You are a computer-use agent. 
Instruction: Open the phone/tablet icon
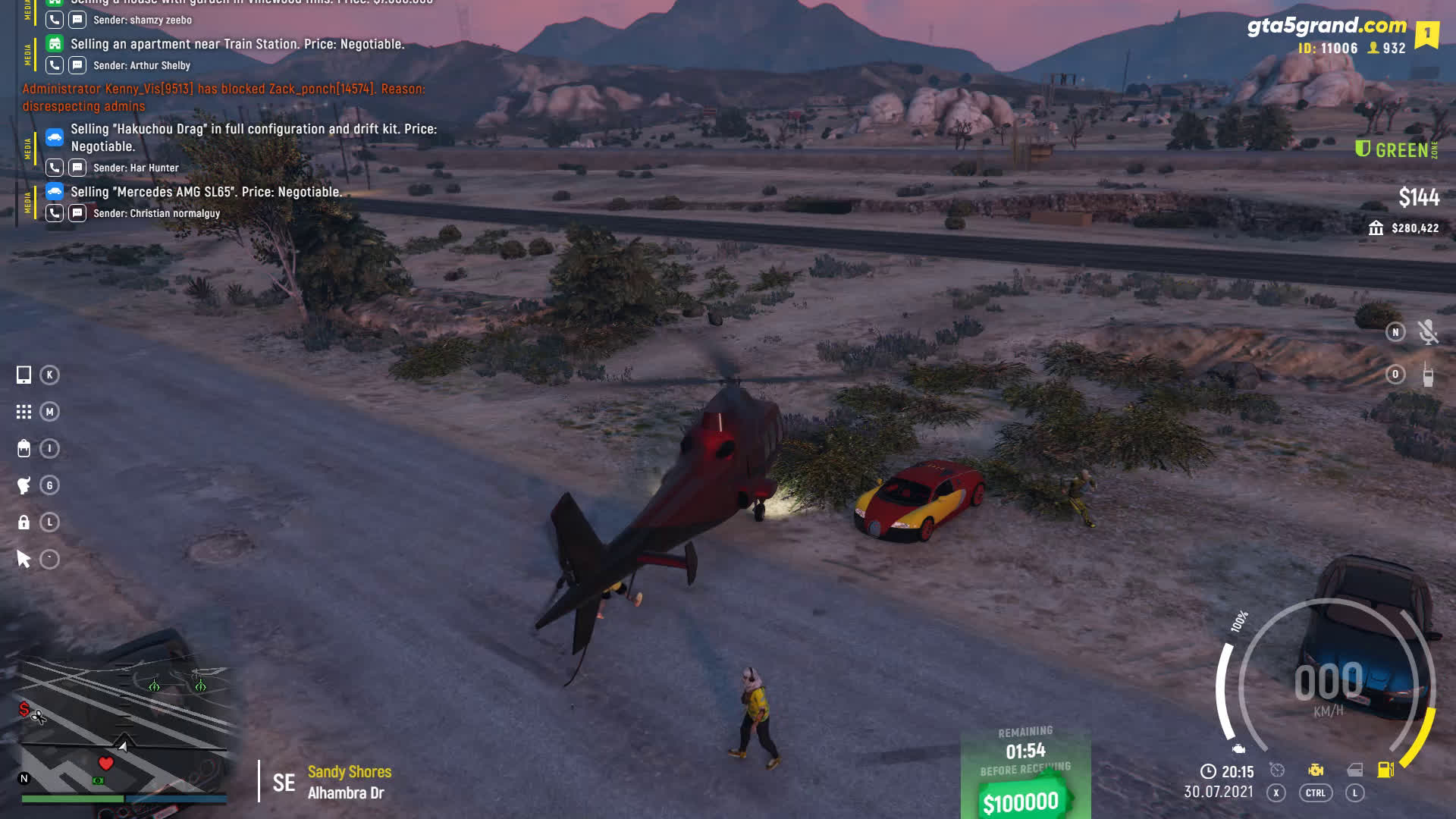tap(24, 375)
